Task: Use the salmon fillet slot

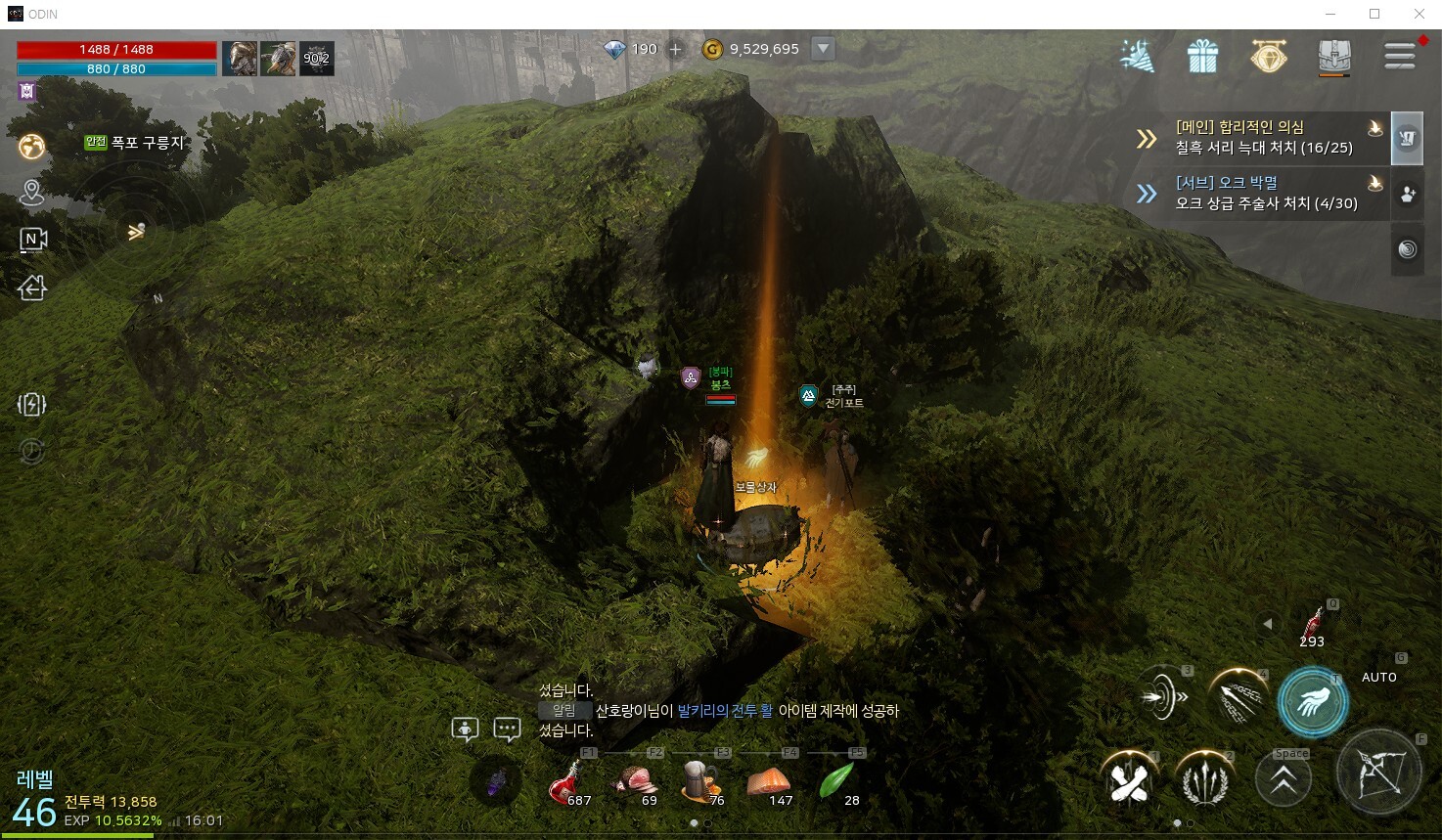Action: click(x=768, y=783)
